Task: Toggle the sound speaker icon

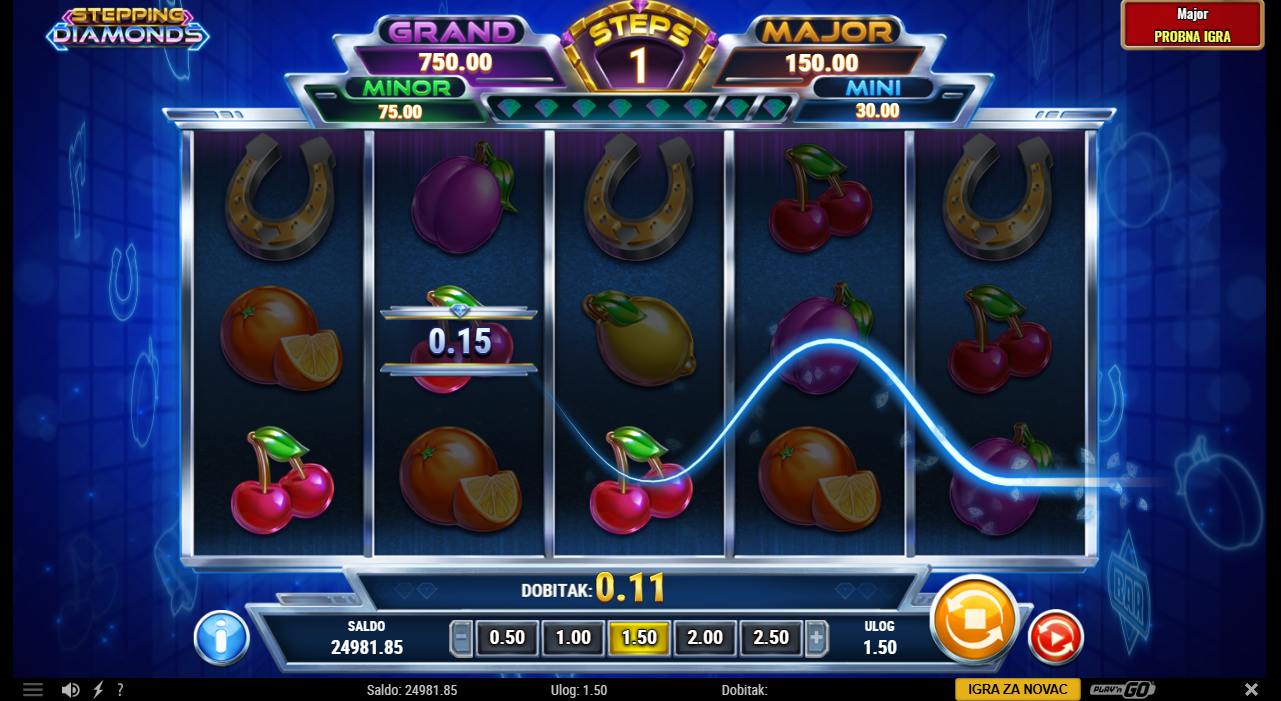Action: tap(70, 690)
